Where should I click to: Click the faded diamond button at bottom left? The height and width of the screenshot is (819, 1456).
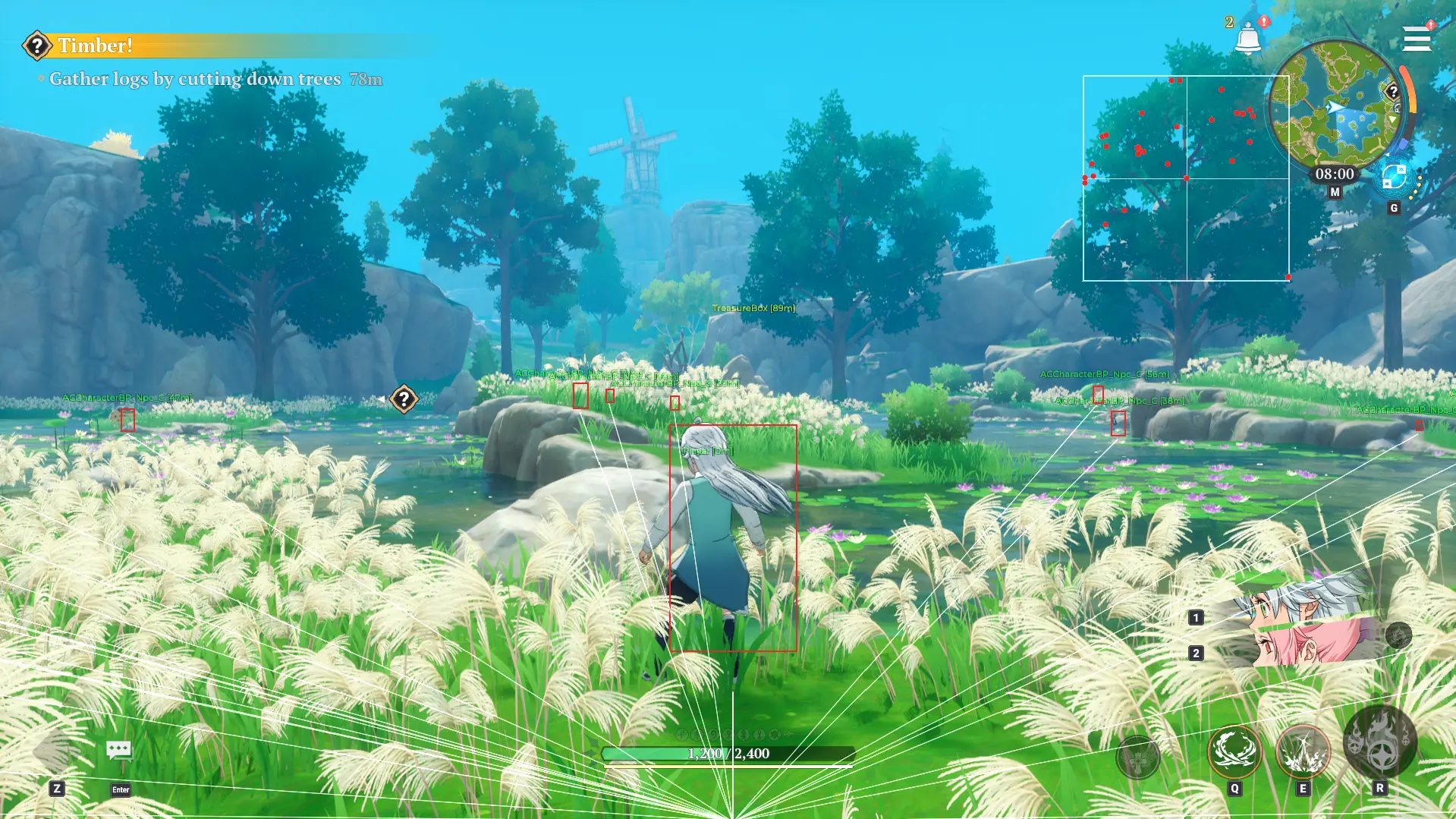[x=55, y=751]
